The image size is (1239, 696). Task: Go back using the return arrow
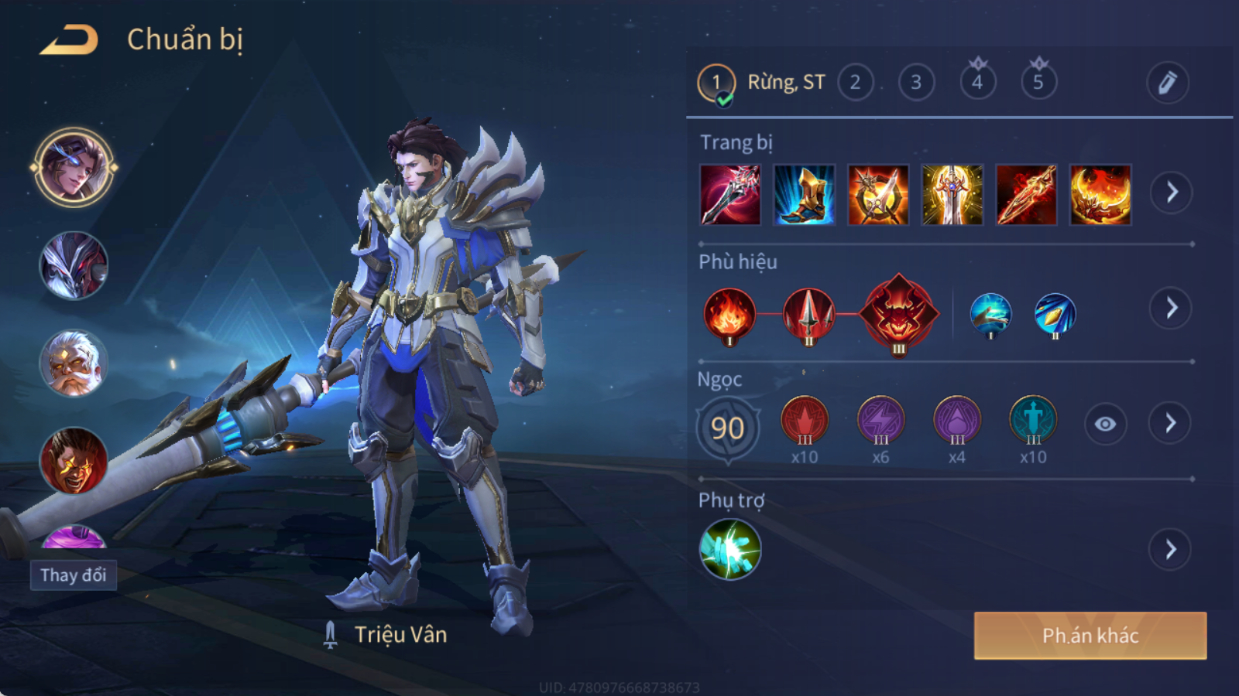(69, 41)
